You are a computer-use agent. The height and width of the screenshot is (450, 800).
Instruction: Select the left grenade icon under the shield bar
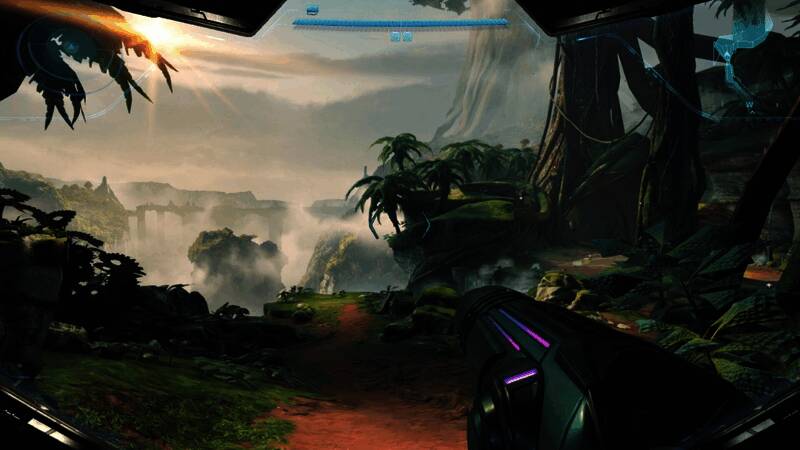(395, 37)
